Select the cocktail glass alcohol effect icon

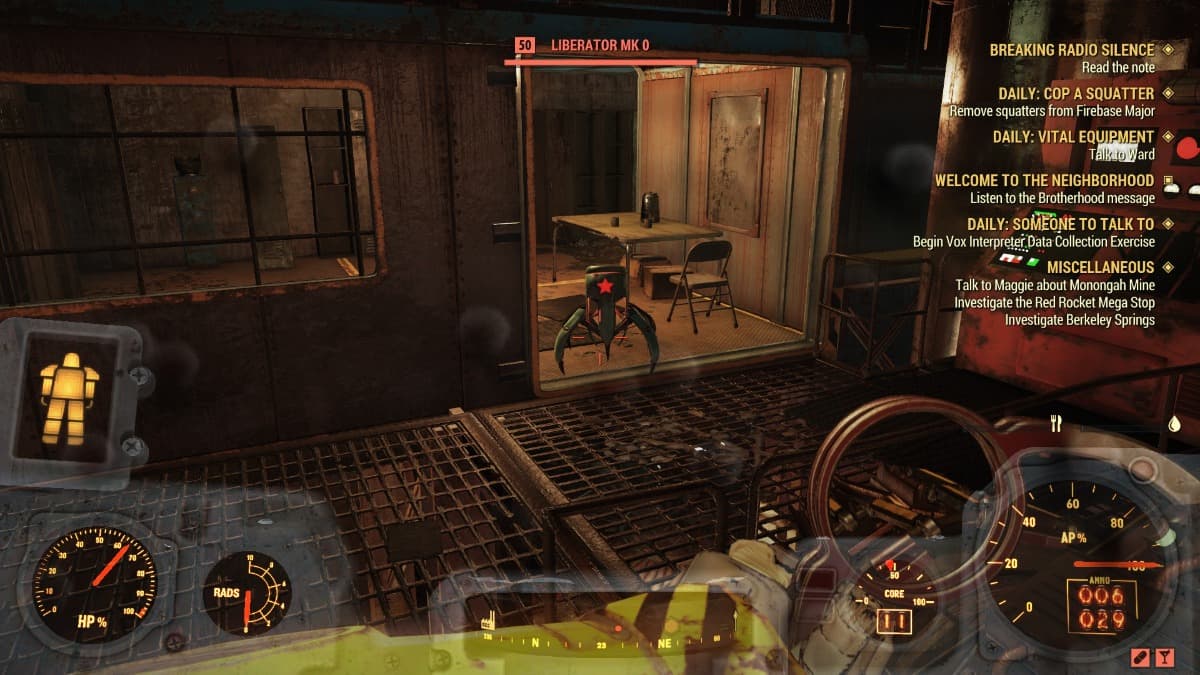click(x=1165, y=656)
